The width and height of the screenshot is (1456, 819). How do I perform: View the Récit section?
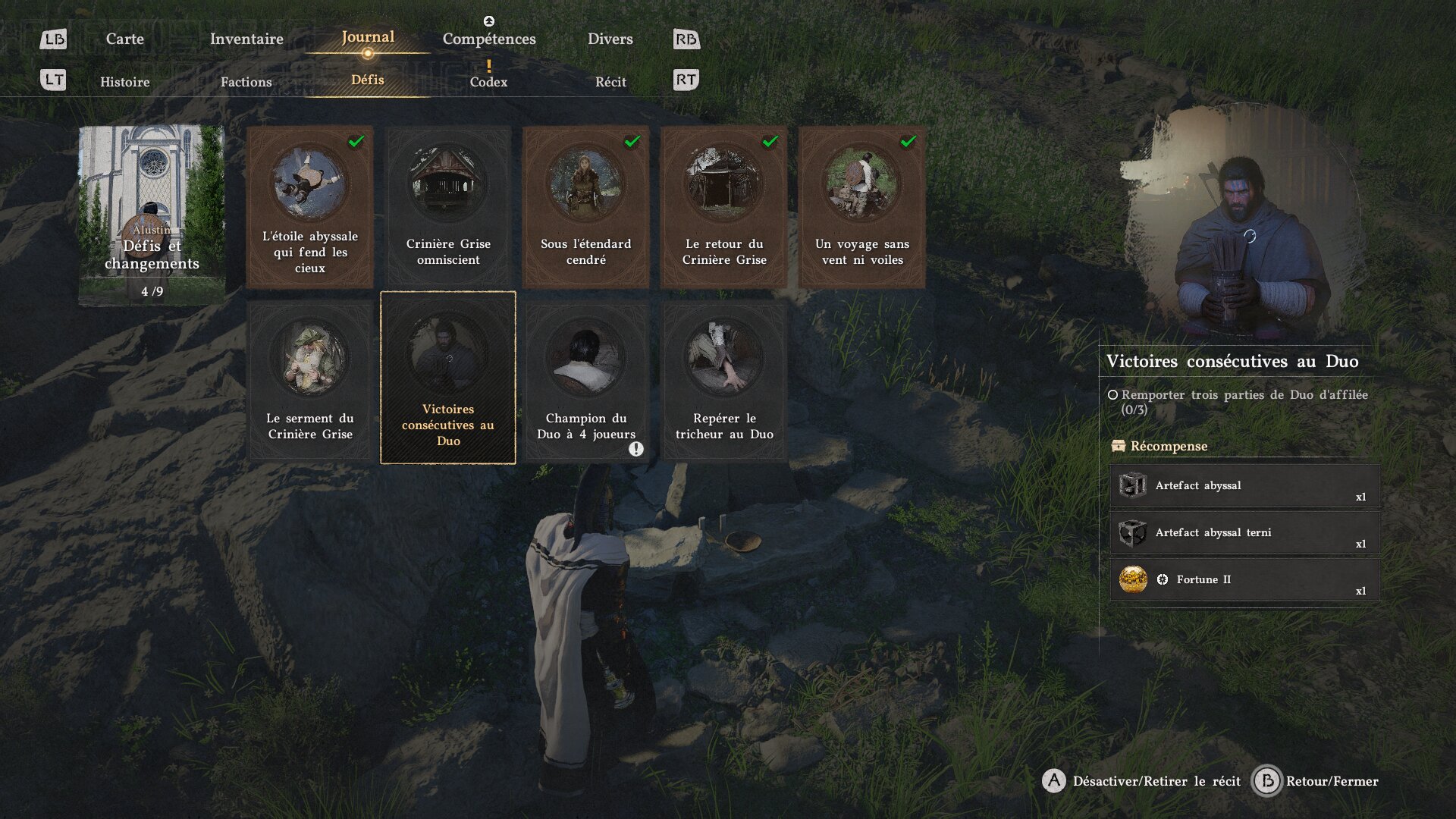[x=610, y=82]
